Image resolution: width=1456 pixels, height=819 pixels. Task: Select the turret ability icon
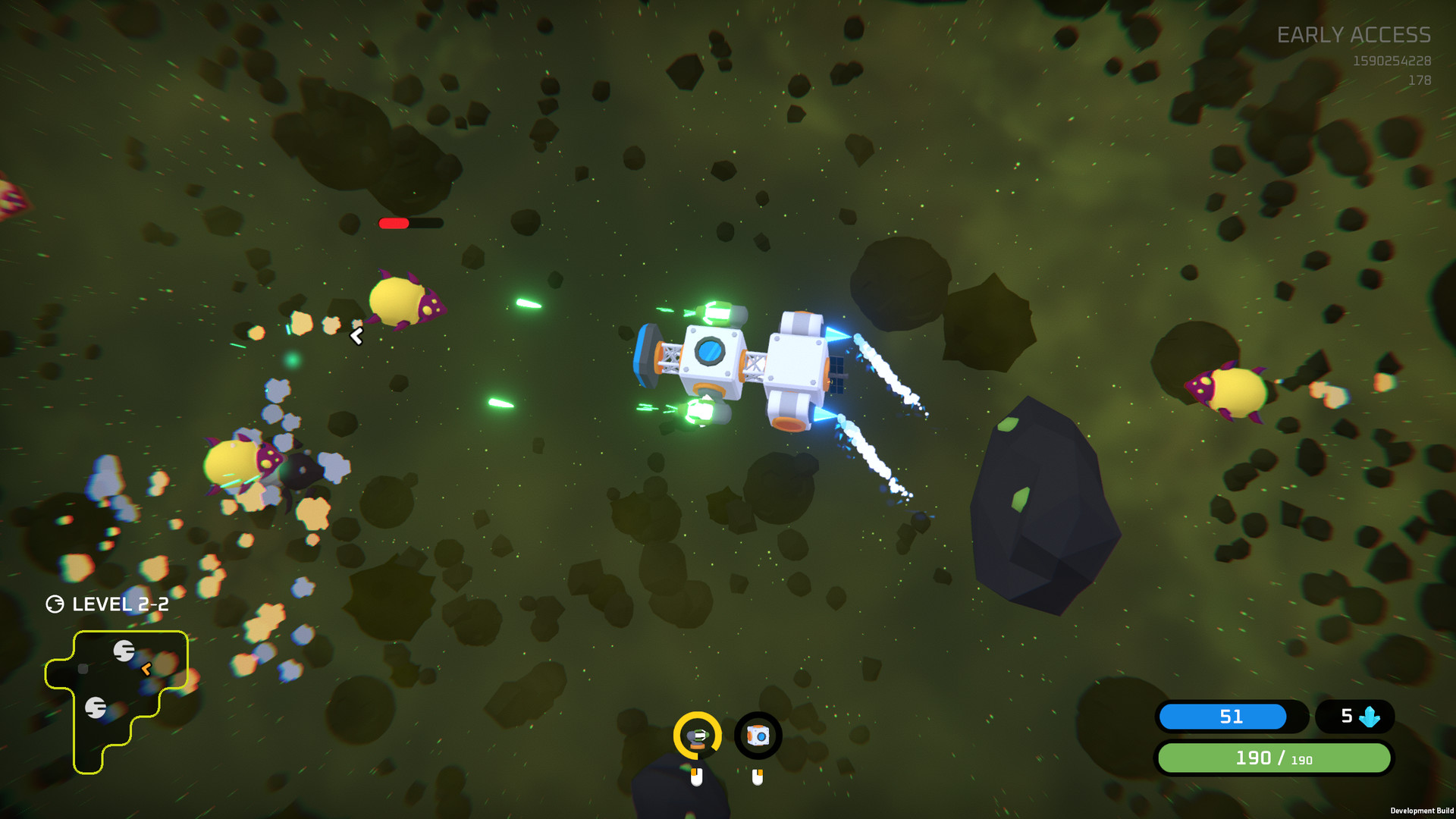click(x=698, y=734)
